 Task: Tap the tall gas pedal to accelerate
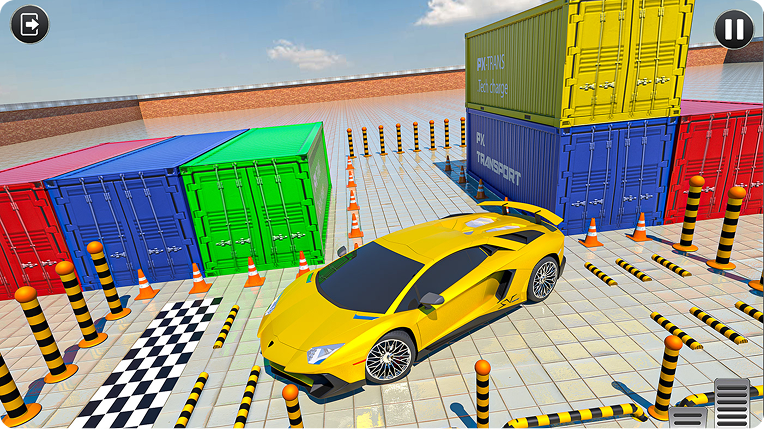point(732,404)
